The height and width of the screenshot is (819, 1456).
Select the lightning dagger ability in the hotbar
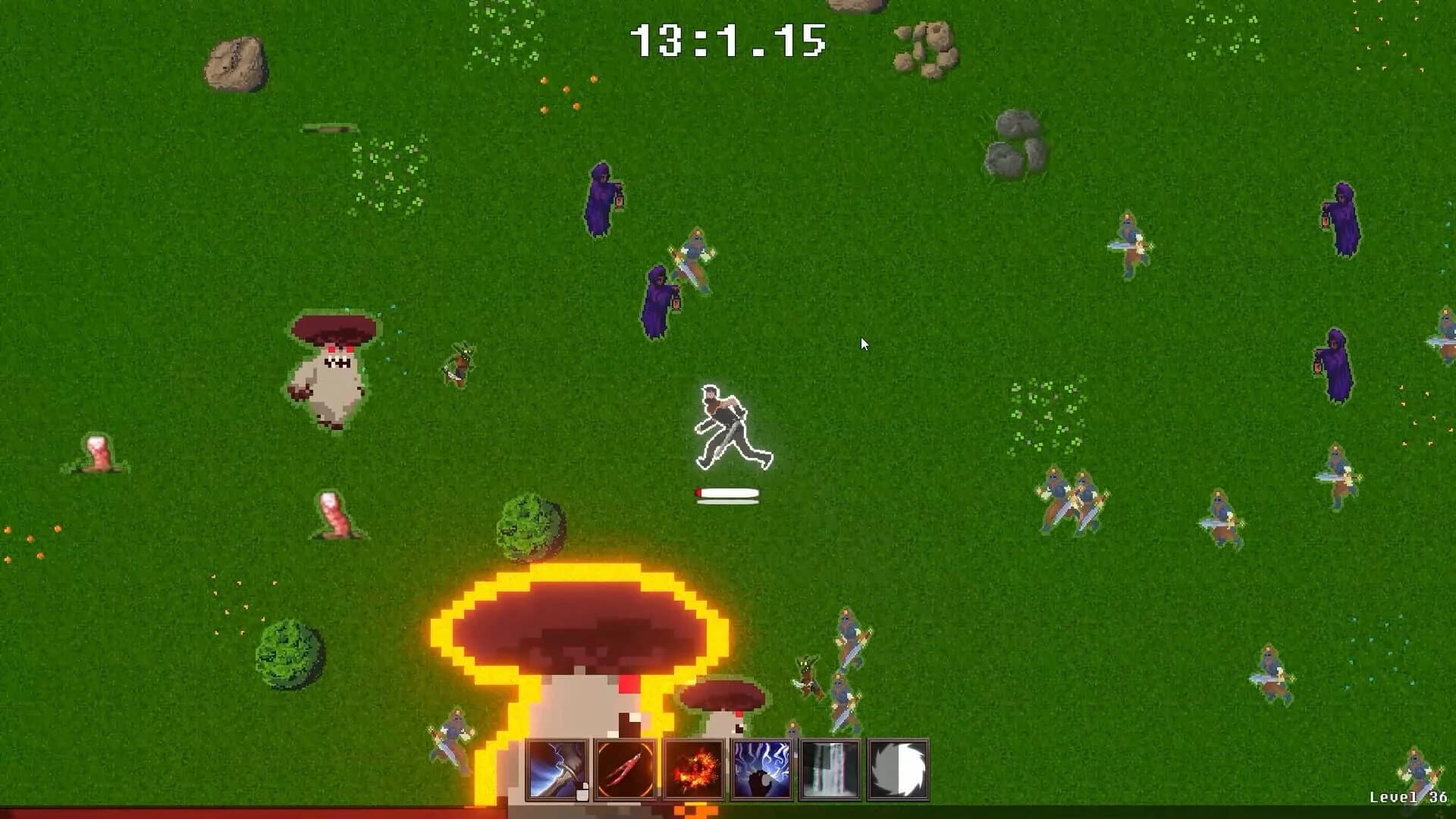click(556, 770)
